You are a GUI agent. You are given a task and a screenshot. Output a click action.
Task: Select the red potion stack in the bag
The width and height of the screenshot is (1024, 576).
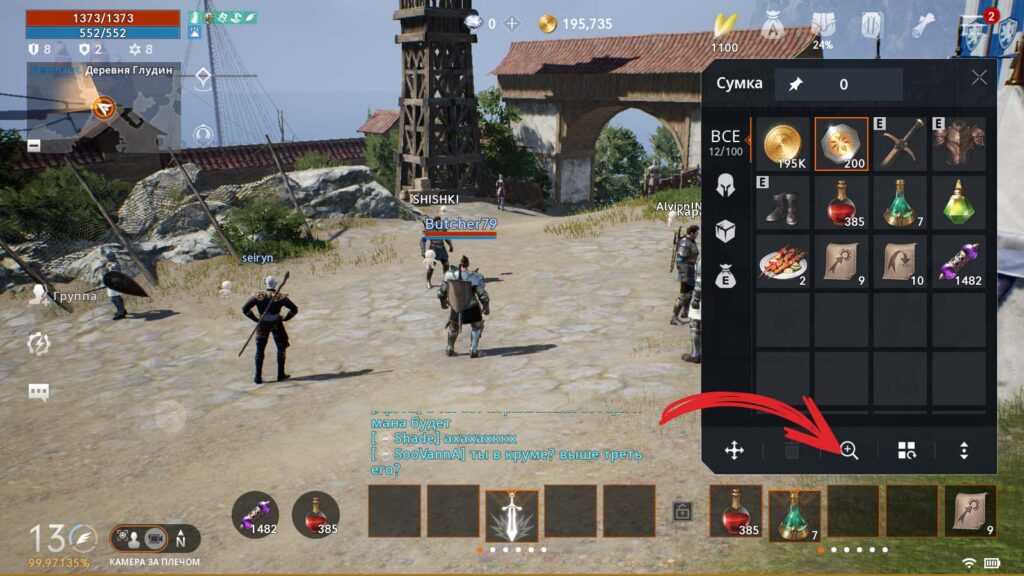coord(841,203)
